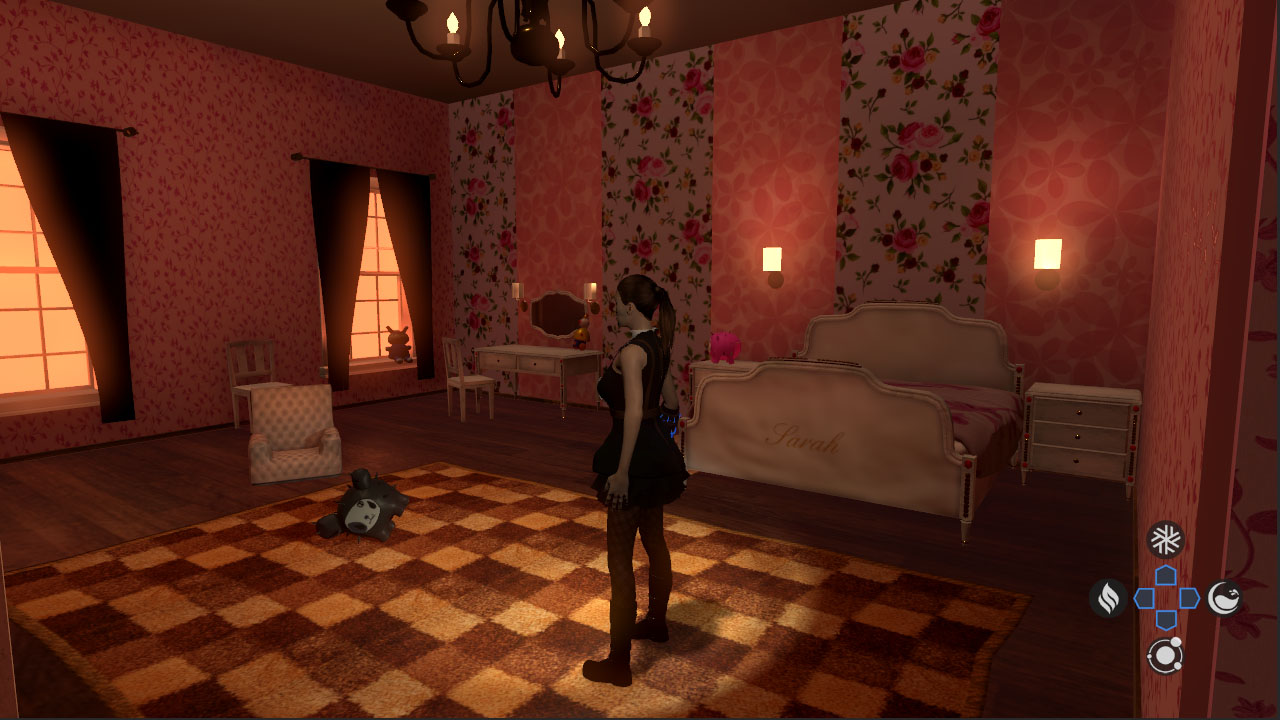Select the ice power snowflake icon

point(1164,537)
